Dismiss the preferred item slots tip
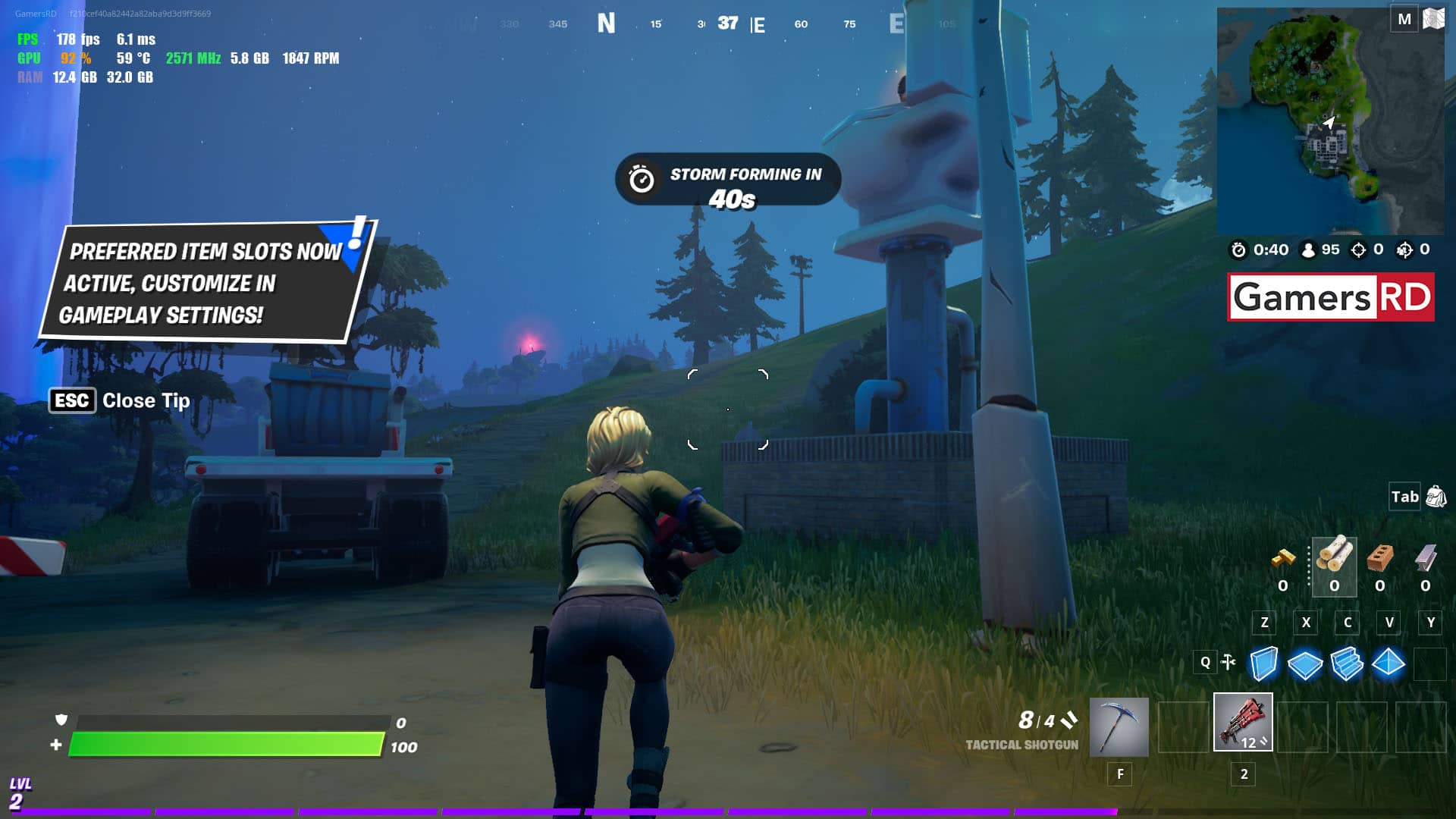1456x819 pixels. click(73, 400)
